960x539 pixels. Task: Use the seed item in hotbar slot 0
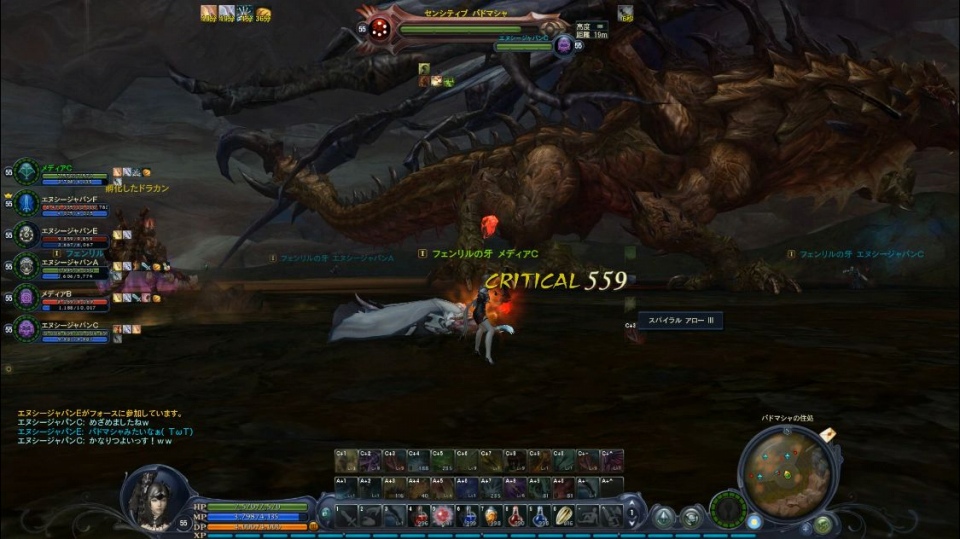[564, 515]
